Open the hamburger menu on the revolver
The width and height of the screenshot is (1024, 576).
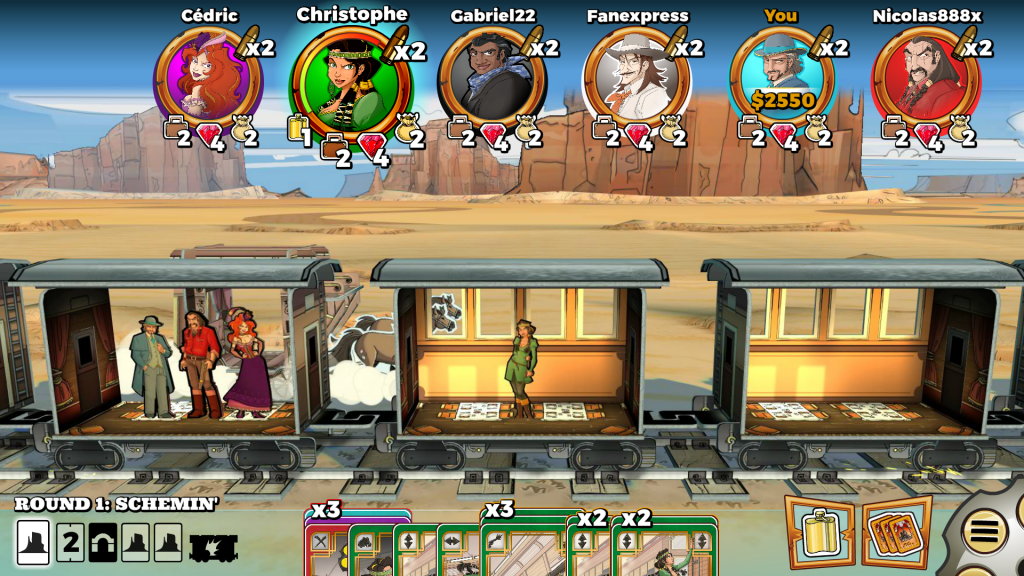[x=984, y=531]
